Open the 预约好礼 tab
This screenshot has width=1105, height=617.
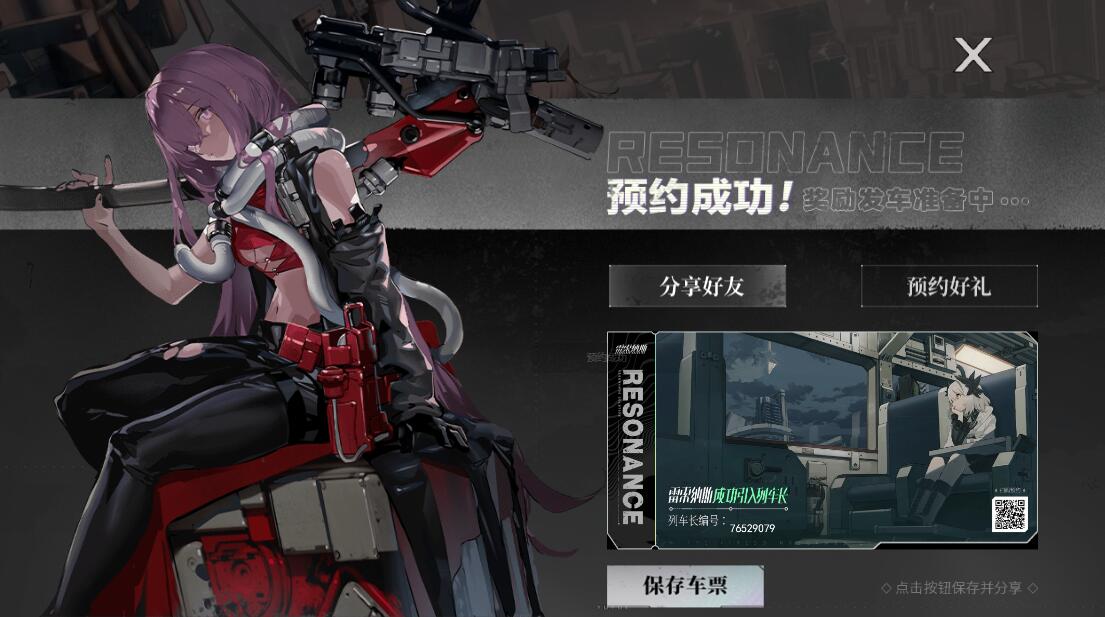pos(949,286)
